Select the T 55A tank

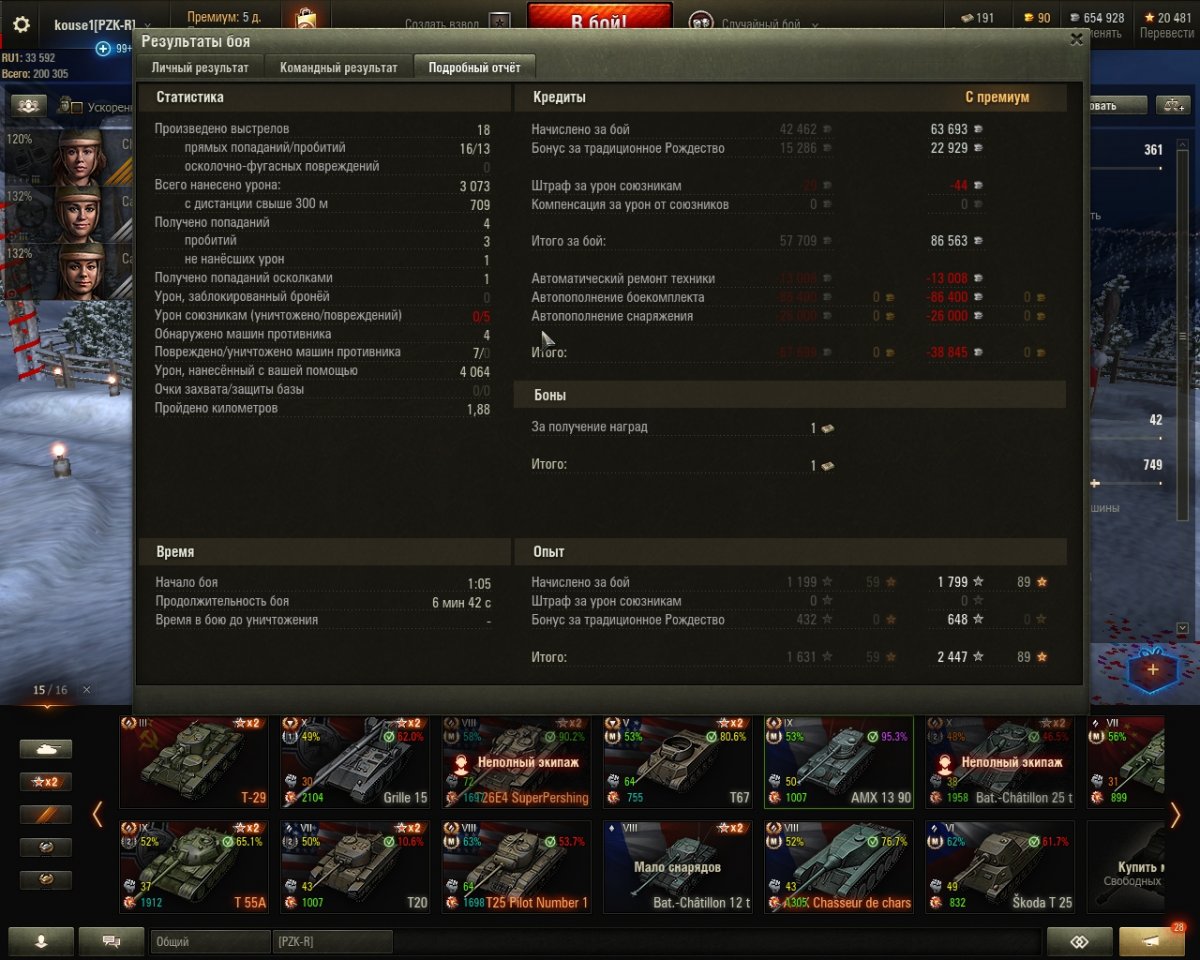coord(193,867)
